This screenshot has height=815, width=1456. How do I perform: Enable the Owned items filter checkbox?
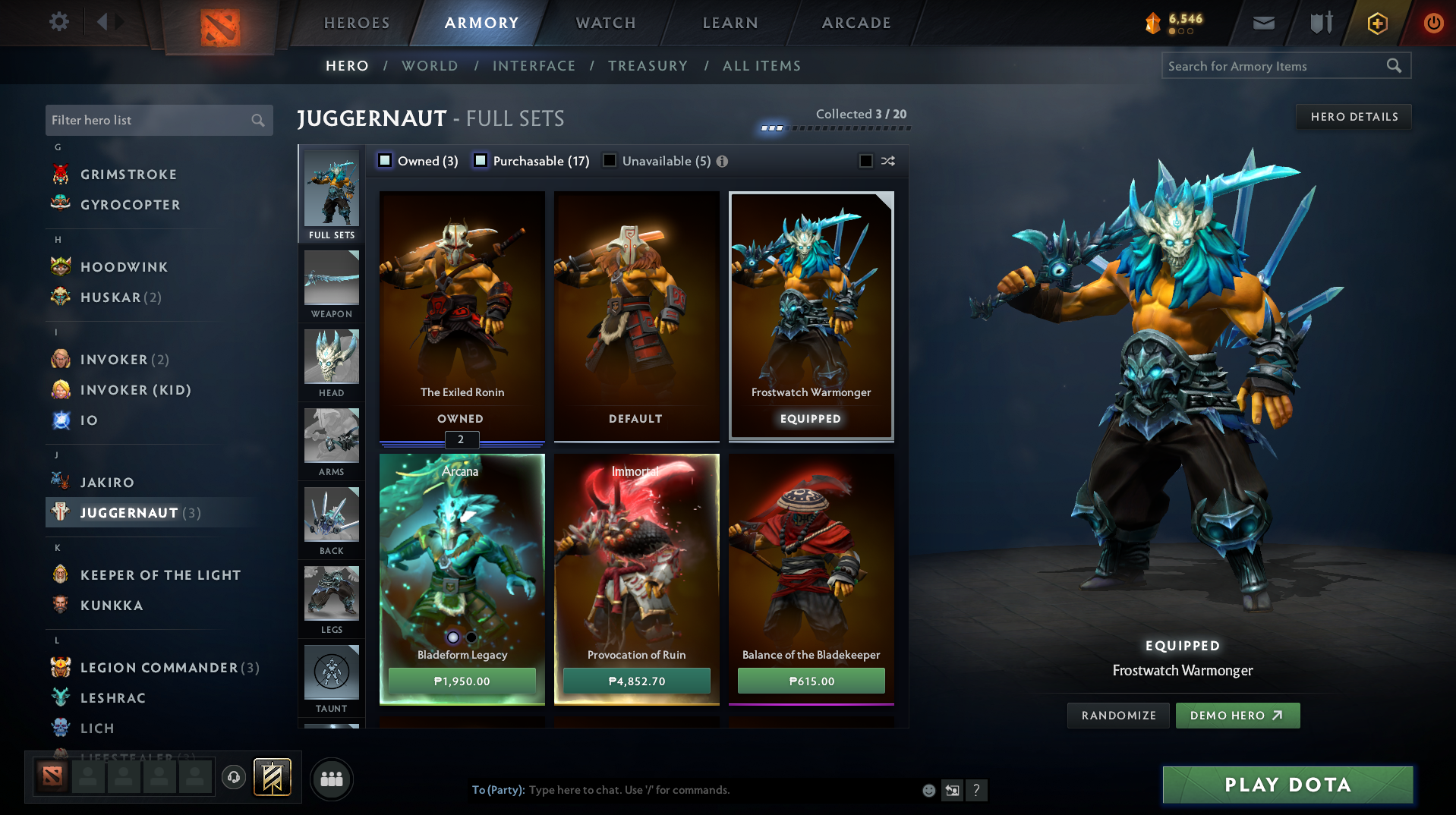385,161
